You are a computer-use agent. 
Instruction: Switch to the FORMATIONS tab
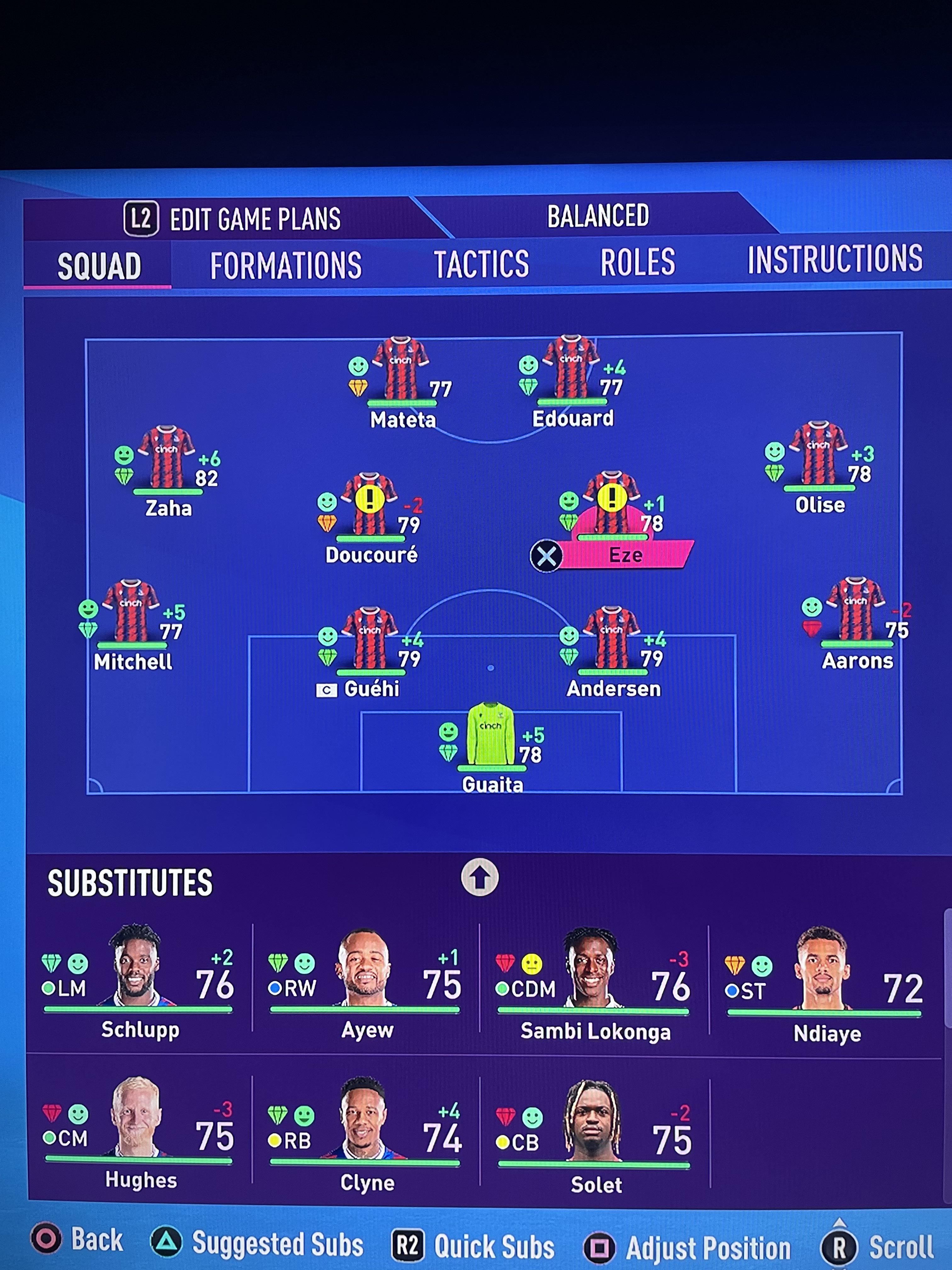click(285, 264)
